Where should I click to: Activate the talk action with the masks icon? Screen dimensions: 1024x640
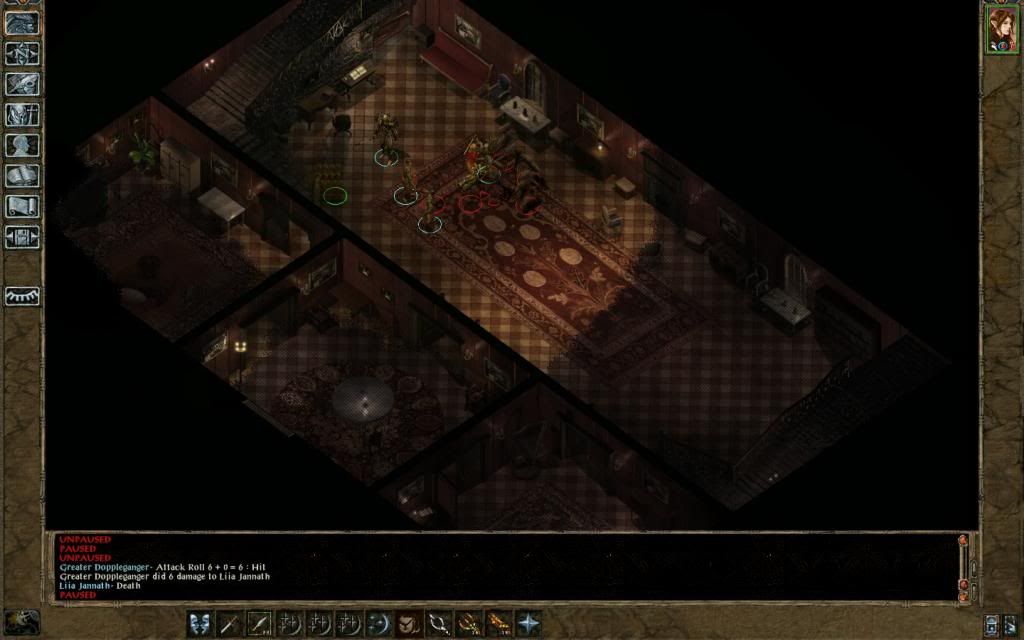pos(202,623)
